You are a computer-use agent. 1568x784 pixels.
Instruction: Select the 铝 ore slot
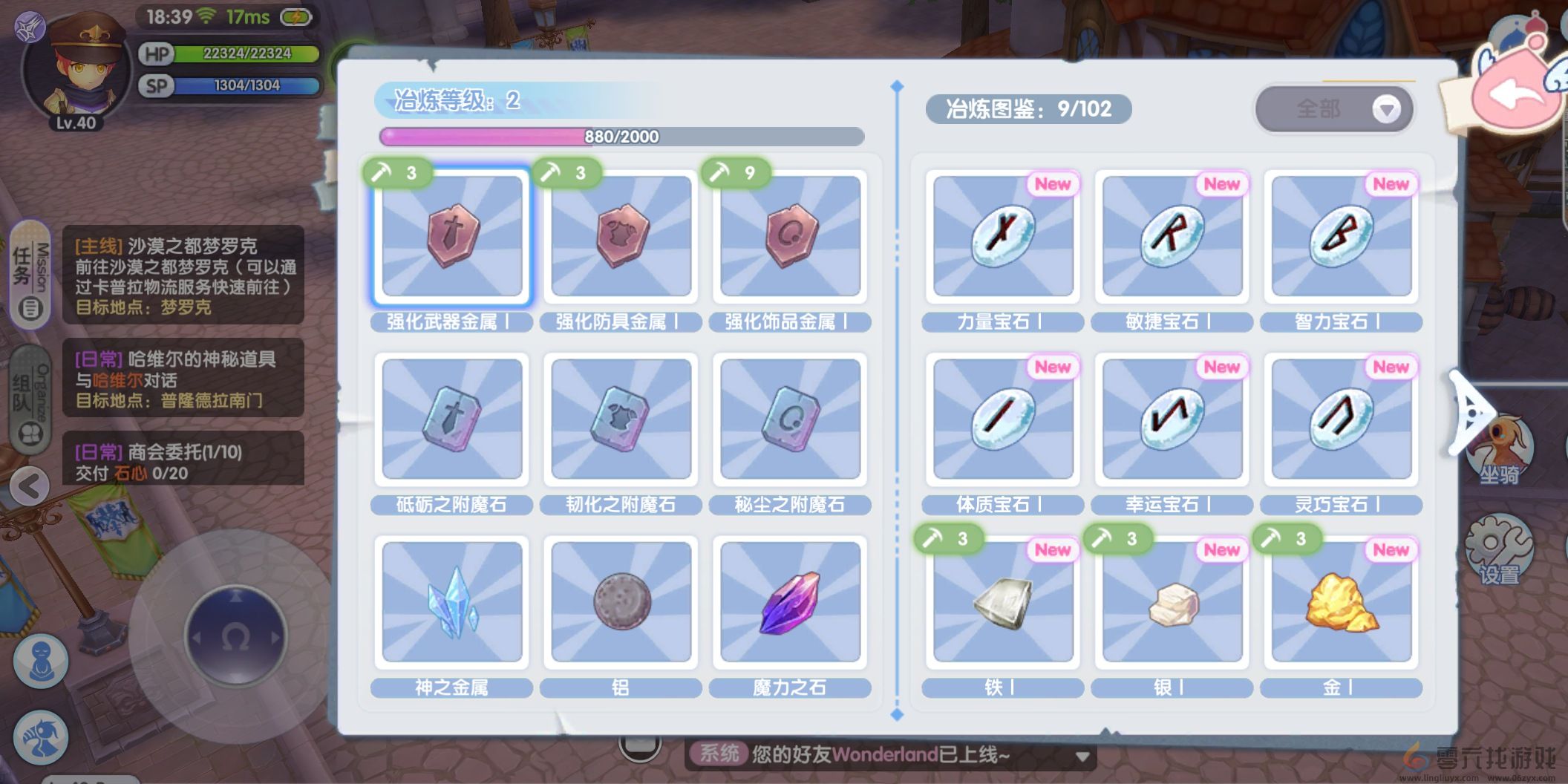click(x=621, y=602)
